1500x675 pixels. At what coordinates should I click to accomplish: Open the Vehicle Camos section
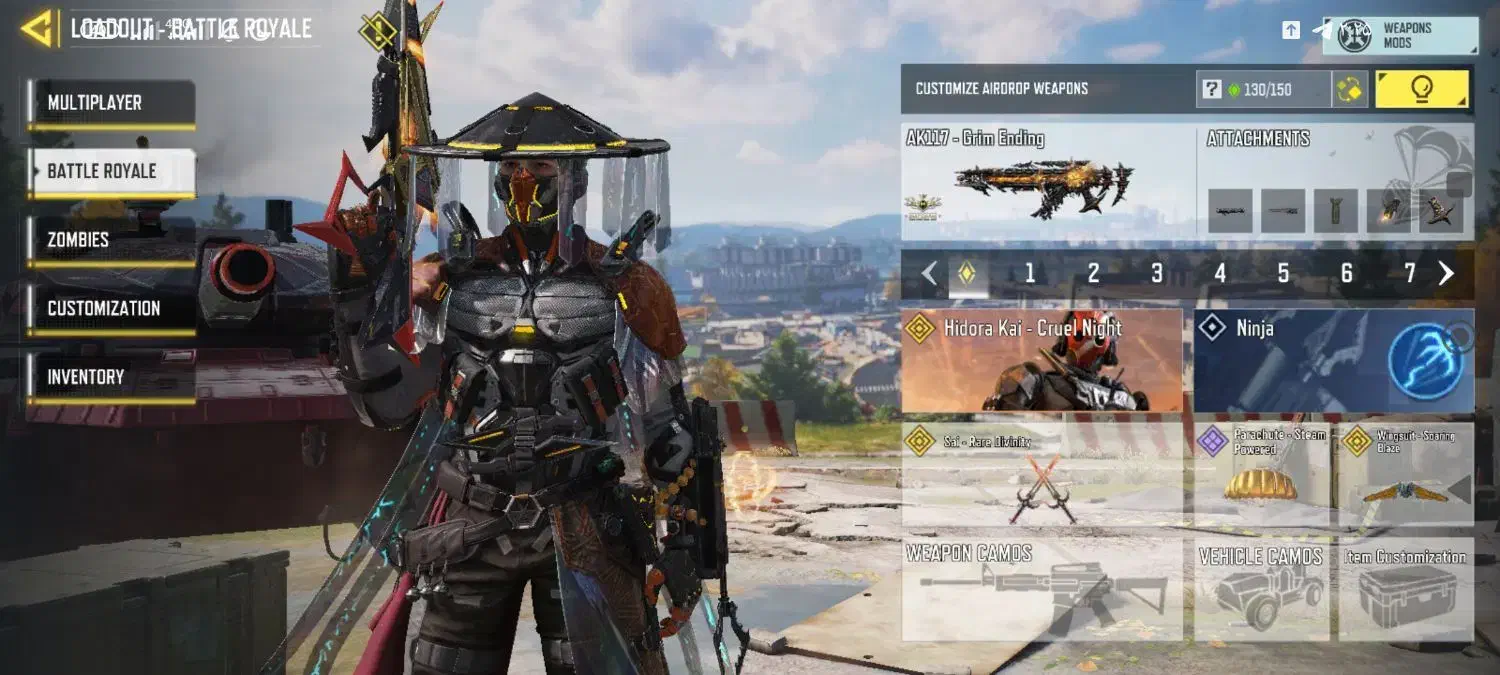tap(1261, 589)
